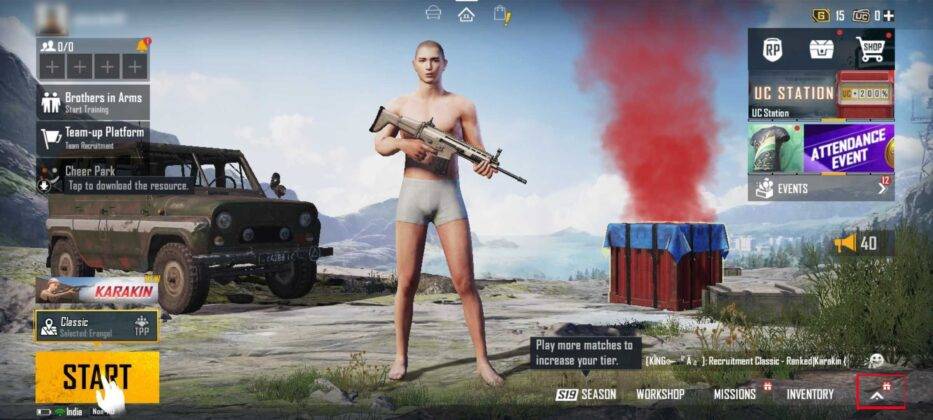The image size is (933, 420).
Task: Open the Classic mode selection
Action: (96, 325)
